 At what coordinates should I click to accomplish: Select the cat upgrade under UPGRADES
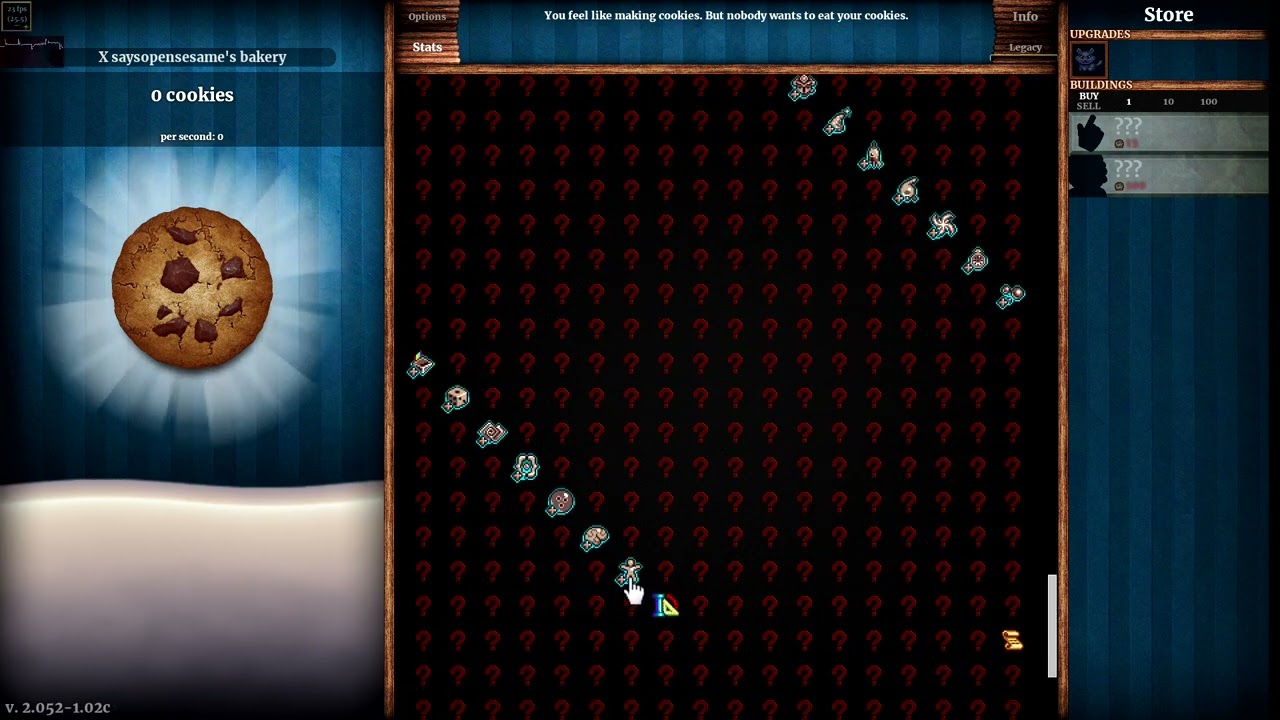(1089, 61)
